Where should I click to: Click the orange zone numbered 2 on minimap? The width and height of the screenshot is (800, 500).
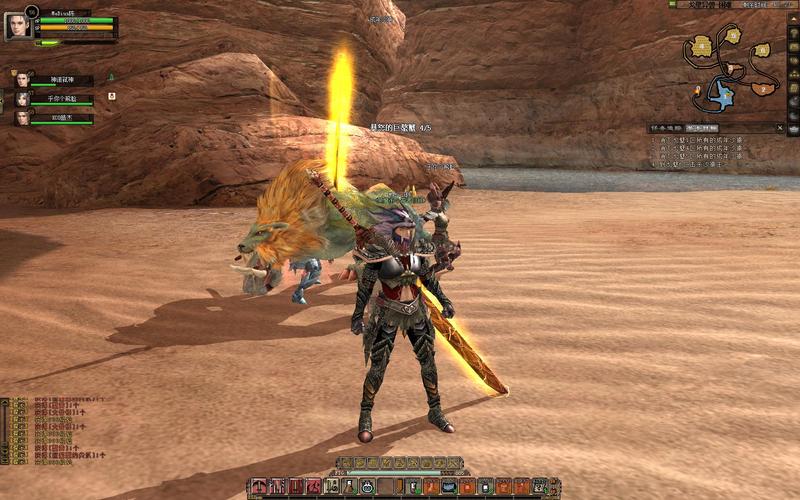(762, 88)
